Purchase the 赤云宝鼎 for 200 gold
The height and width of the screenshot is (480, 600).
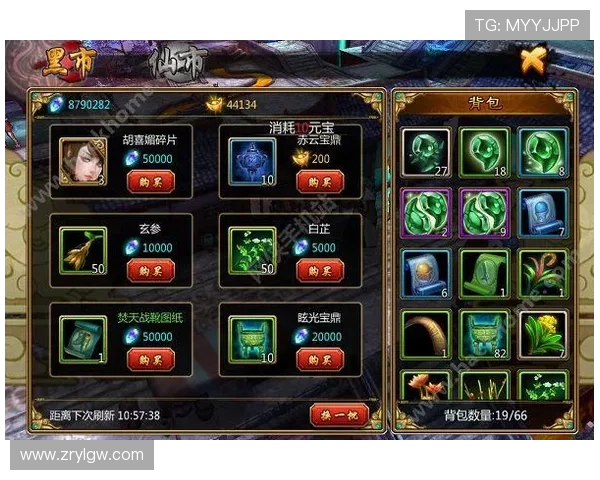pos(320,181)
